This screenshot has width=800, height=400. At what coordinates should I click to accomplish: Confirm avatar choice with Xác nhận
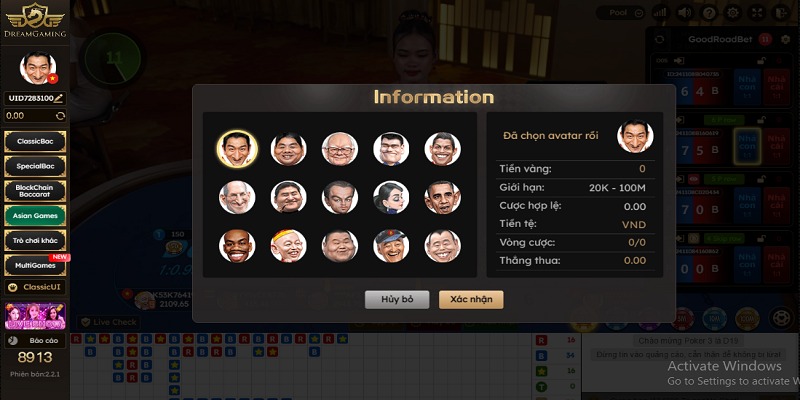click(x=471, y=299)
